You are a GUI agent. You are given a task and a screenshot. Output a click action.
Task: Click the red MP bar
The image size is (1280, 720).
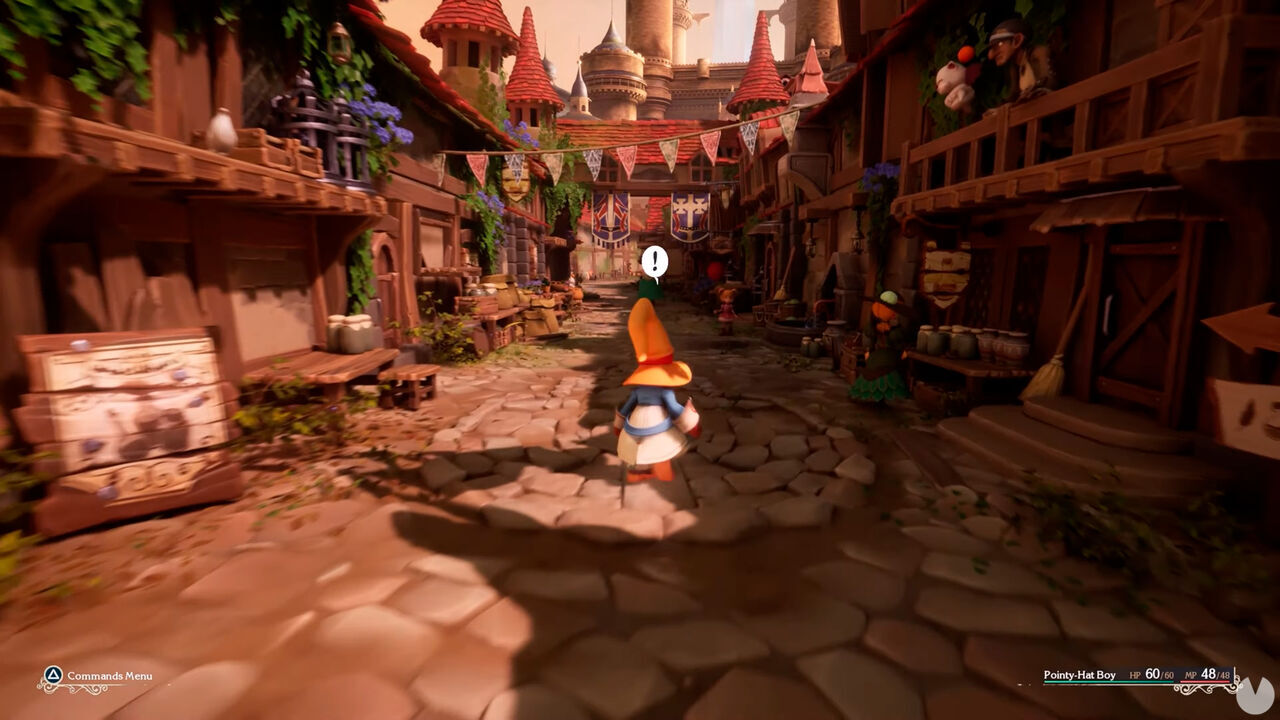tap(1205, 682)
